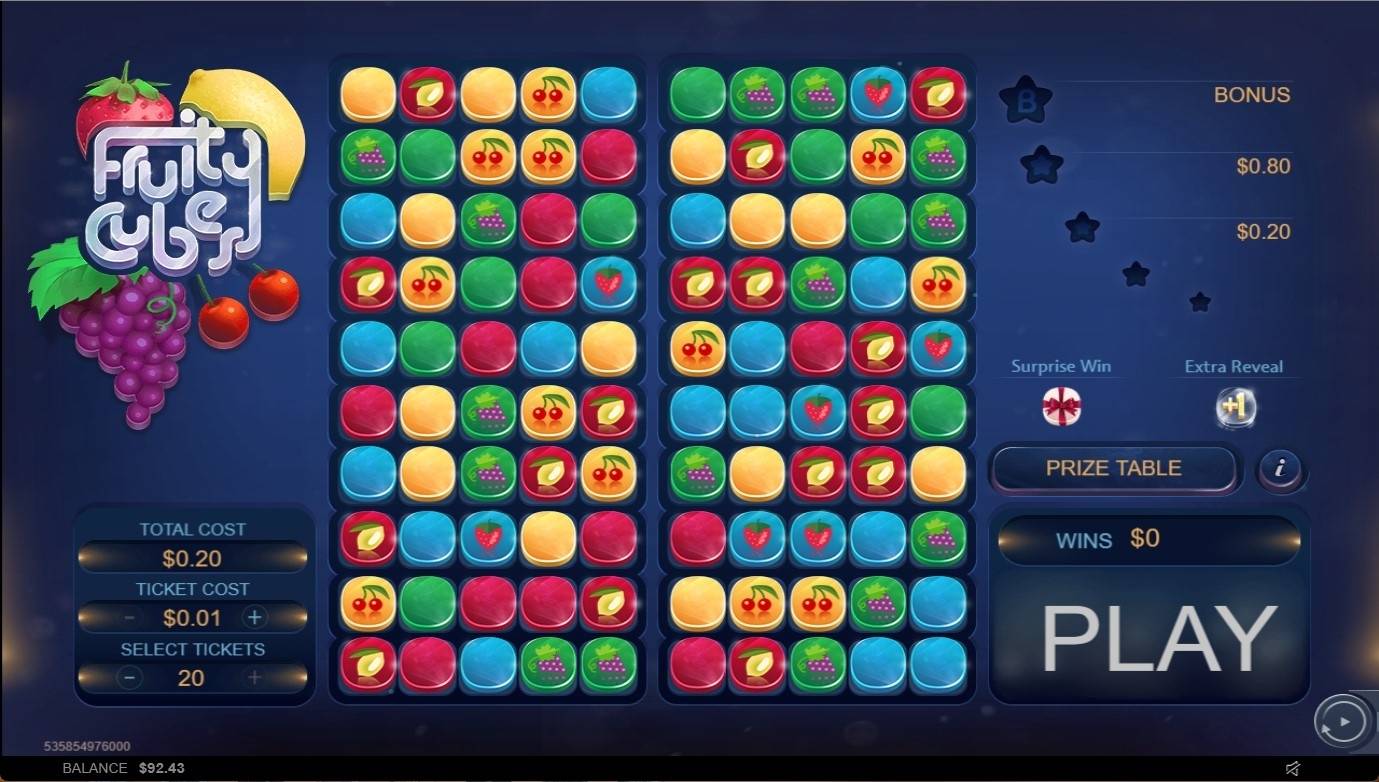Increase the number of selected tickets

(x=255, y=678)
